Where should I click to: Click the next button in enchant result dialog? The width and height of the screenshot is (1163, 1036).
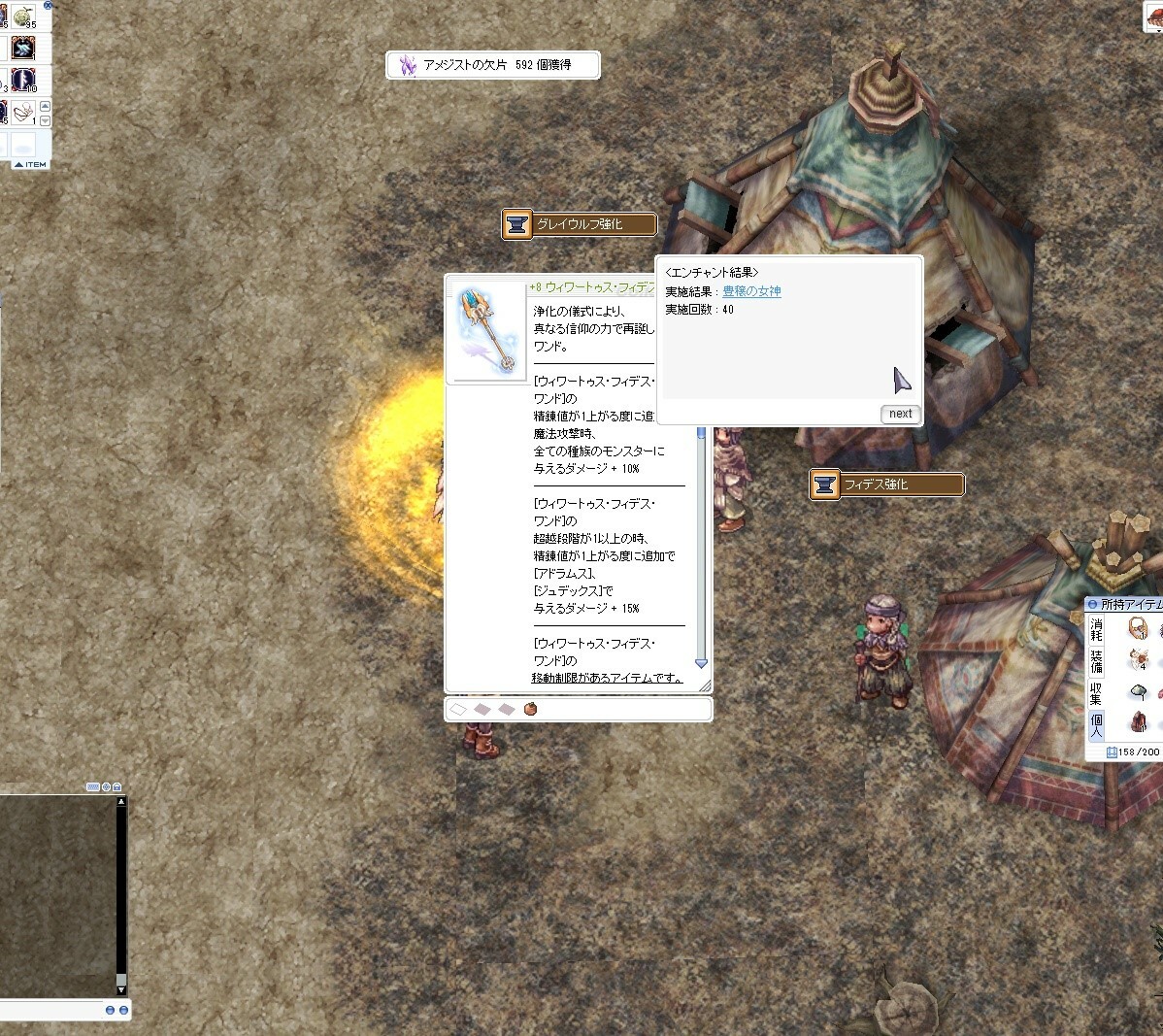click(x=900, y=414)
